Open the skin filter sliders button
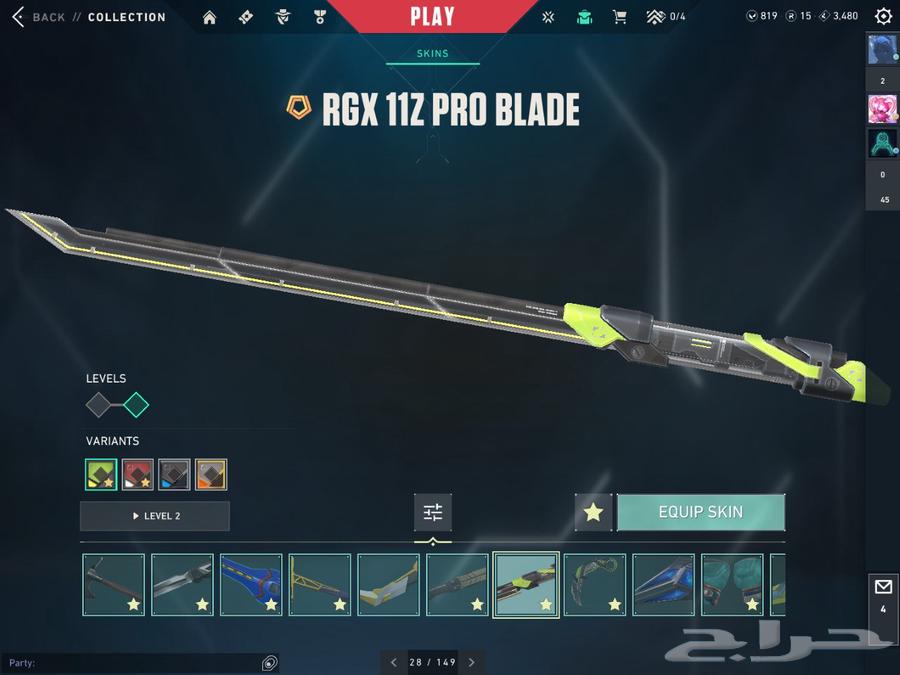 [433, 512]
